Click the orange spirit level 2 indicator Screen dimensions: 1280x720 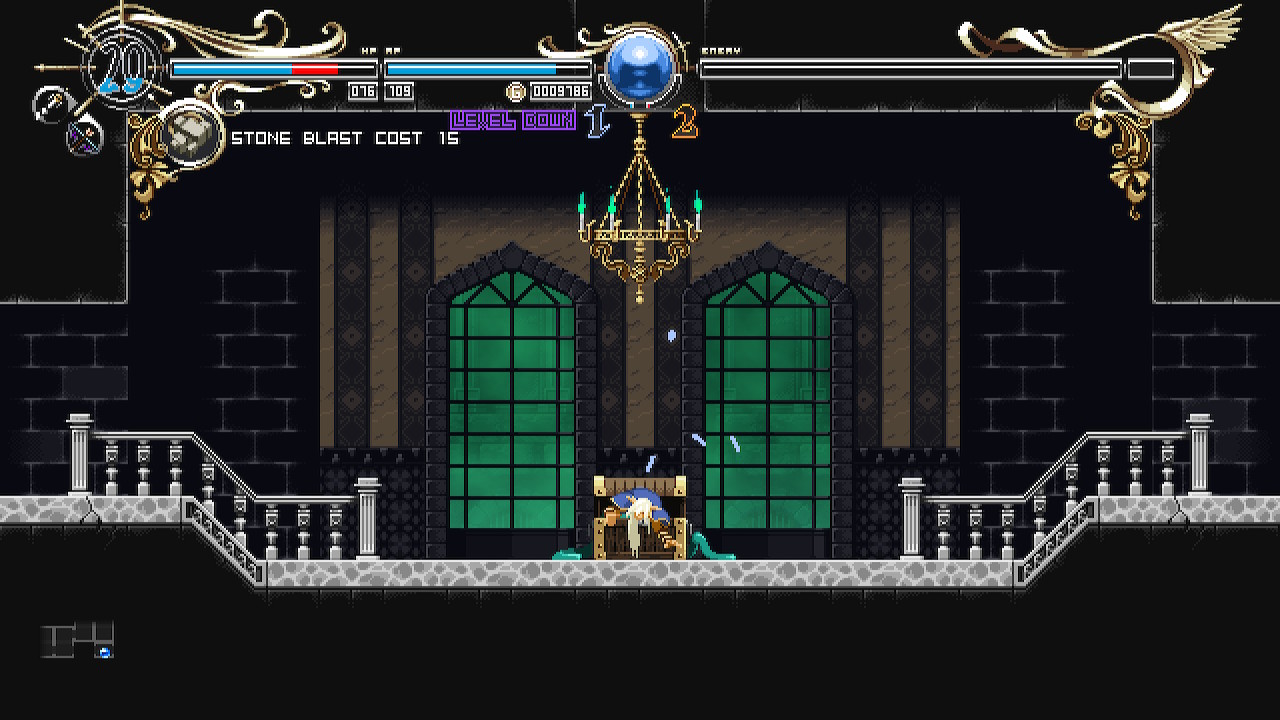[684, 123]
